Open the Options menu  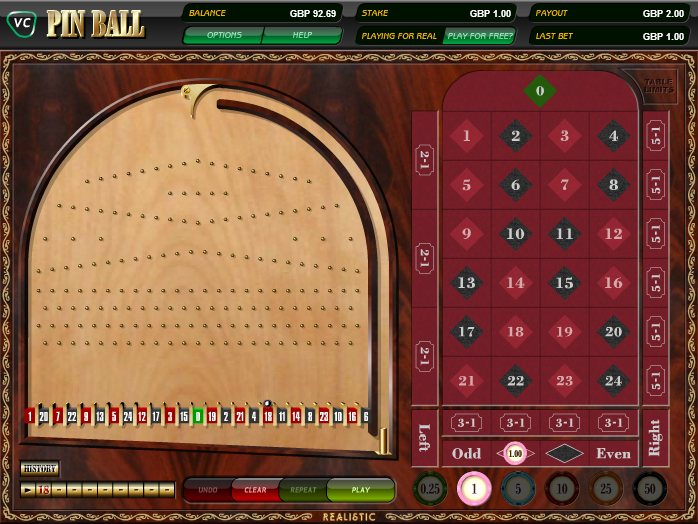coord(223,35)
